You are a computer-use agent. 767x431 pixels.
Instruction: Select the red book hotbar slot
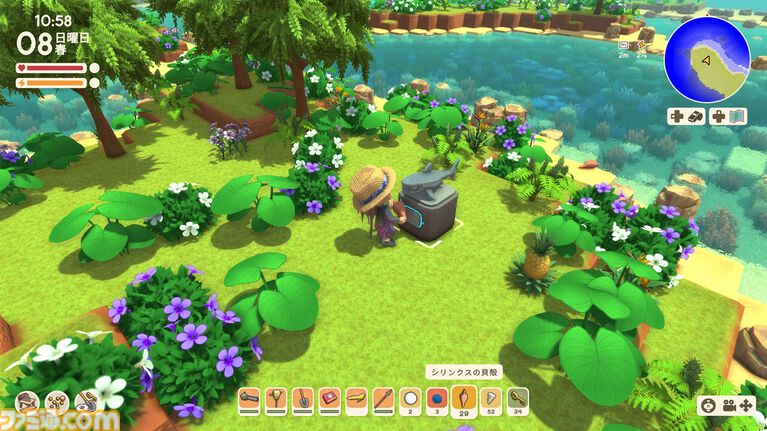click(x=329, y=401)
